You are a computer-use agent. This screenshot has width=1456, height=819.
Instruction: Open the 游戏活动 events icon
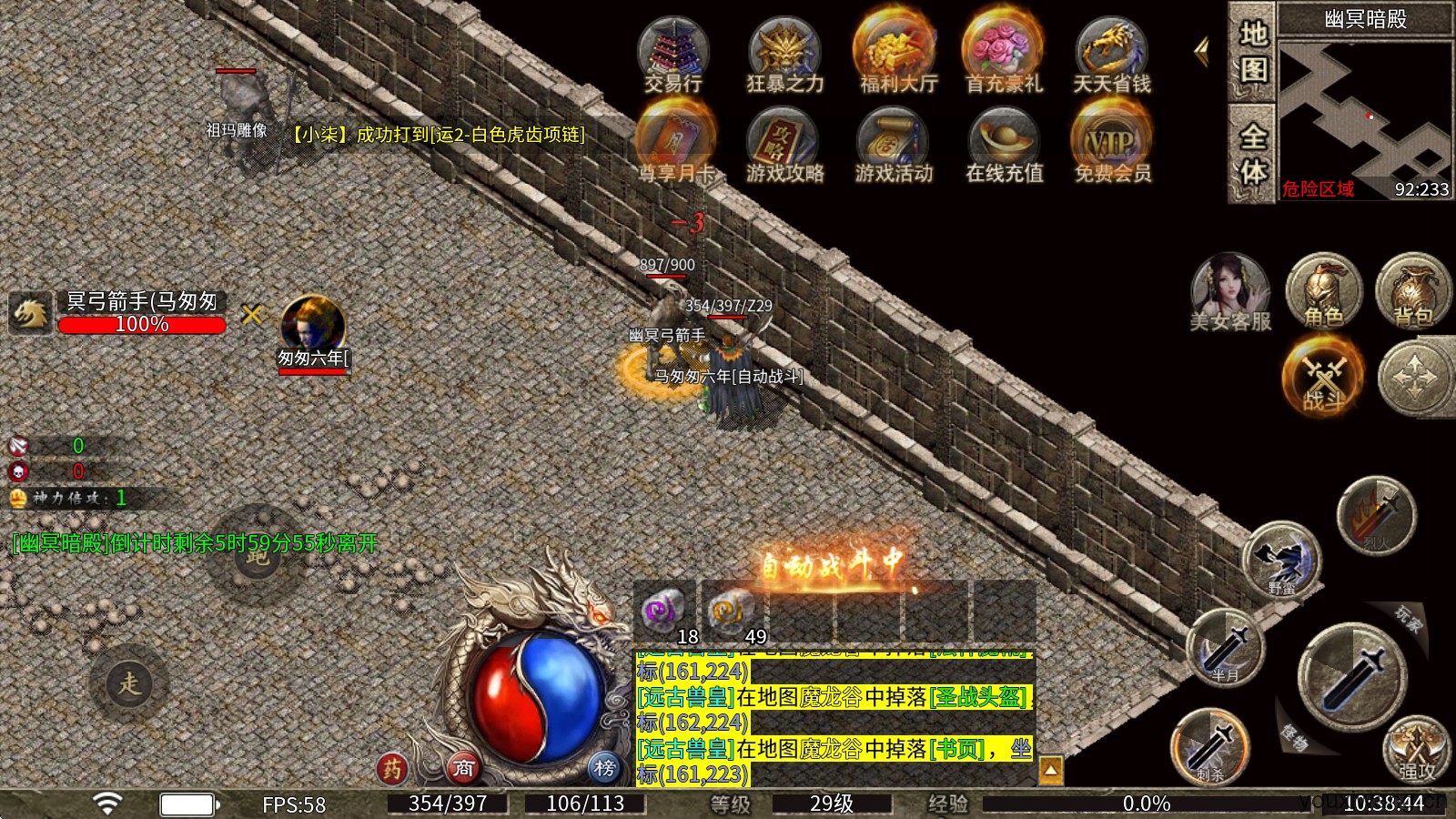(894, 144)
